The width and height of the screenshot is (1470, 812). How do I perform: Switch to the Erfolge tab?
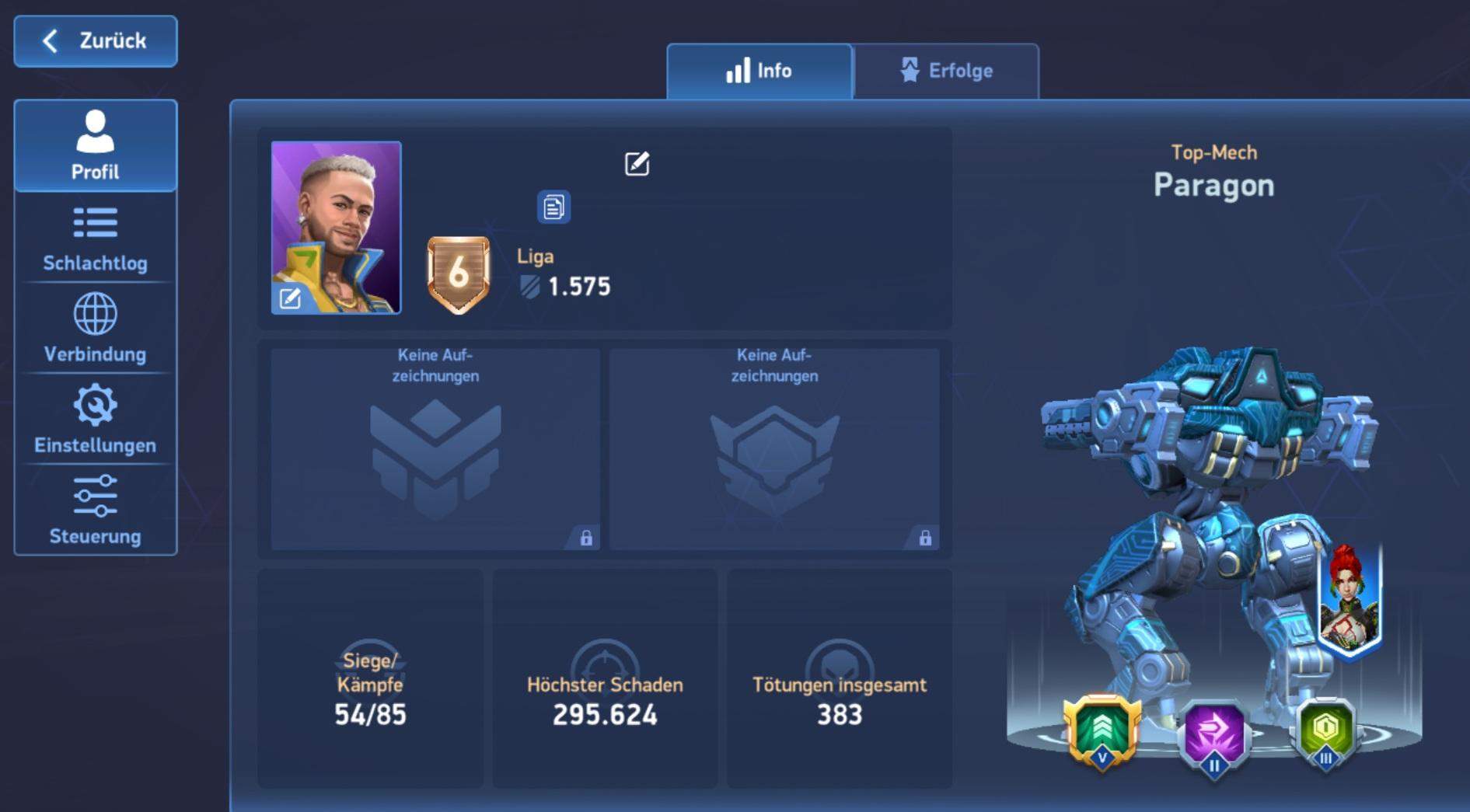[x=945, y=71]
